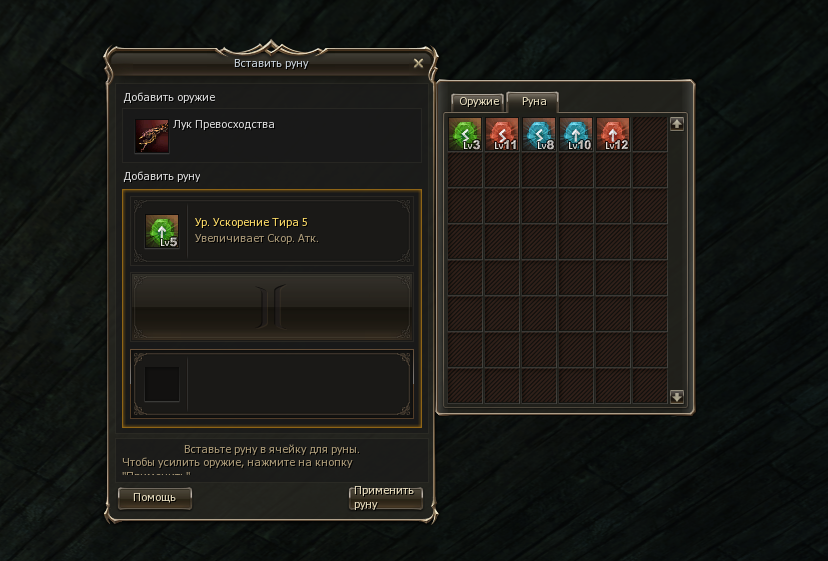Click the rune list down arrow
Viewport: 828px width, 561px height.
pyautogui.click(x=677, y=397)
